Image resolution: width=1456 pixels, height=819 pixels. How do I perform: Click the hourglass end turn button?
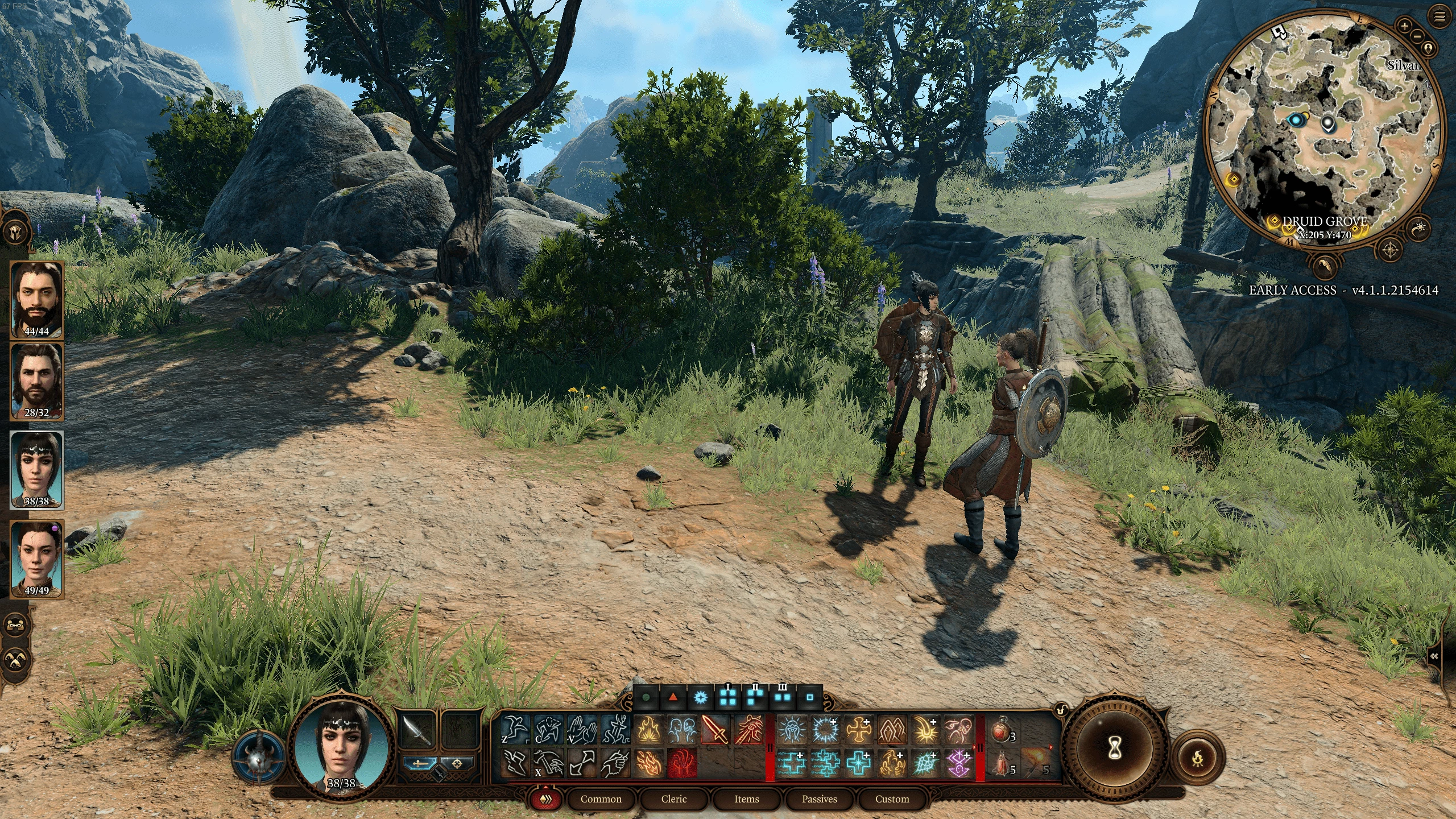(1115, 749)
